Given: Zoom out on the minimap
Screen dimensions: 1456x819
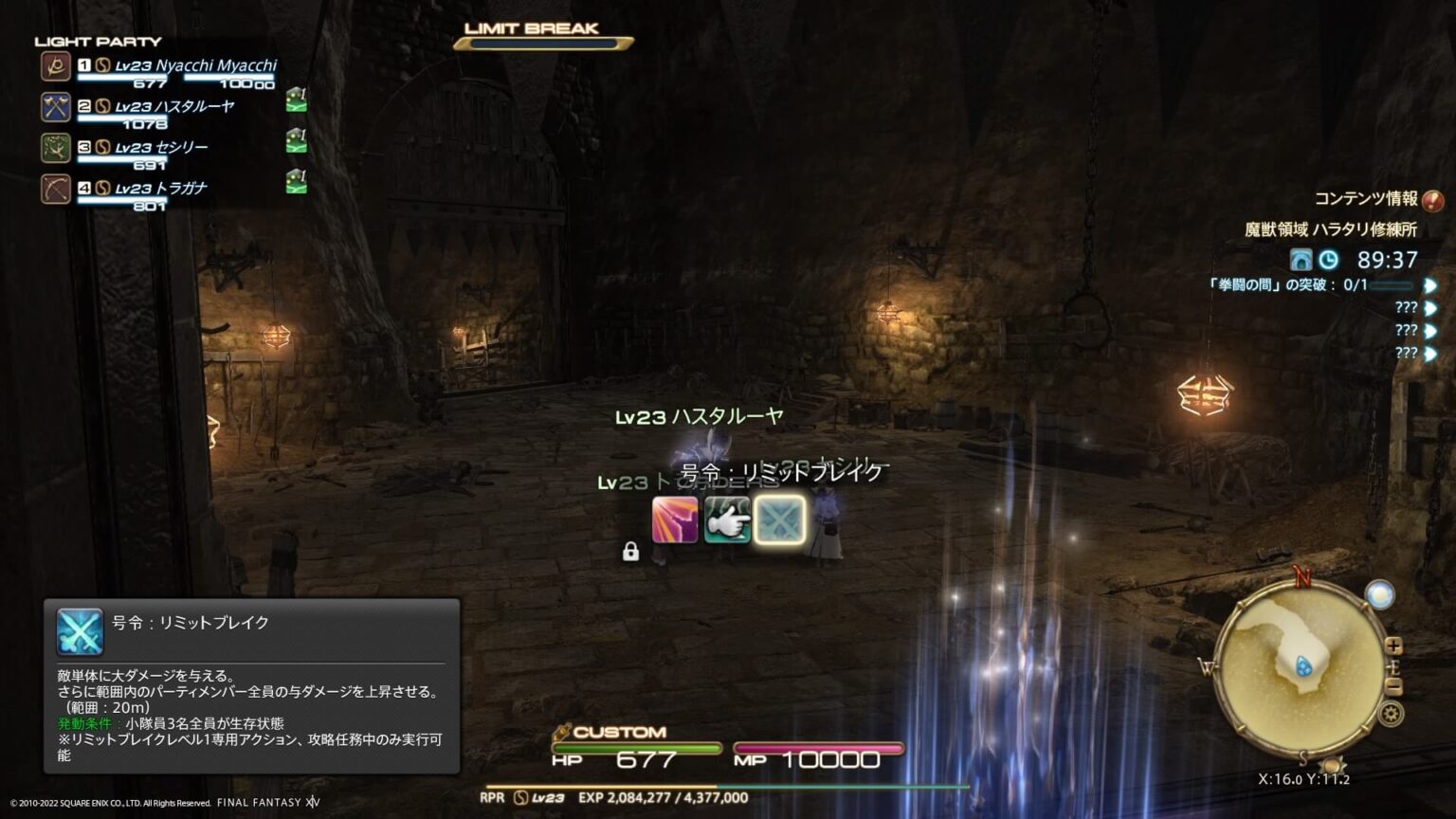Looking at the screenshot, I should 1393,686.
